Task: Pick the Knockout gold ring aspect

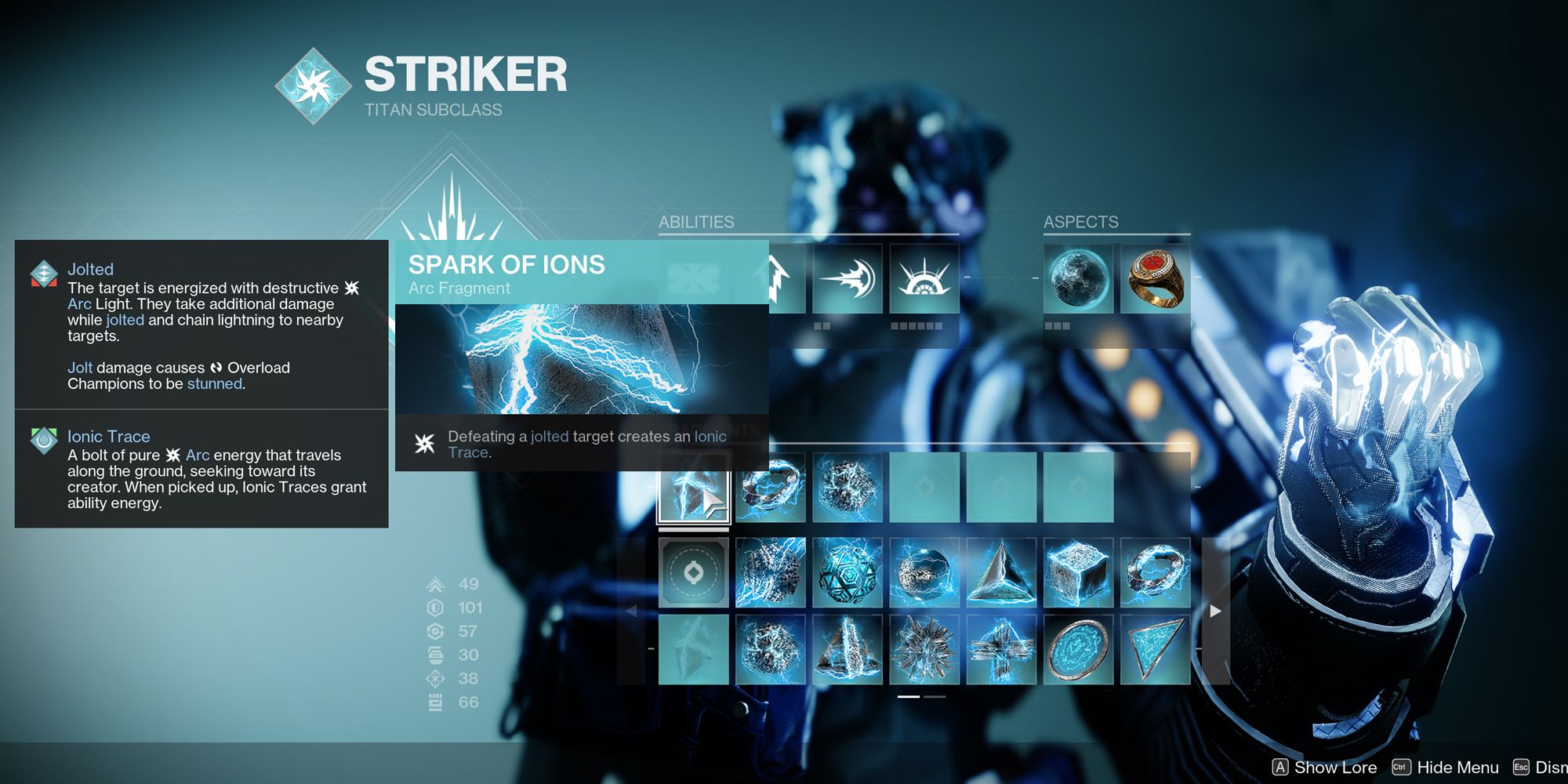Action: tap(1155, 278)
